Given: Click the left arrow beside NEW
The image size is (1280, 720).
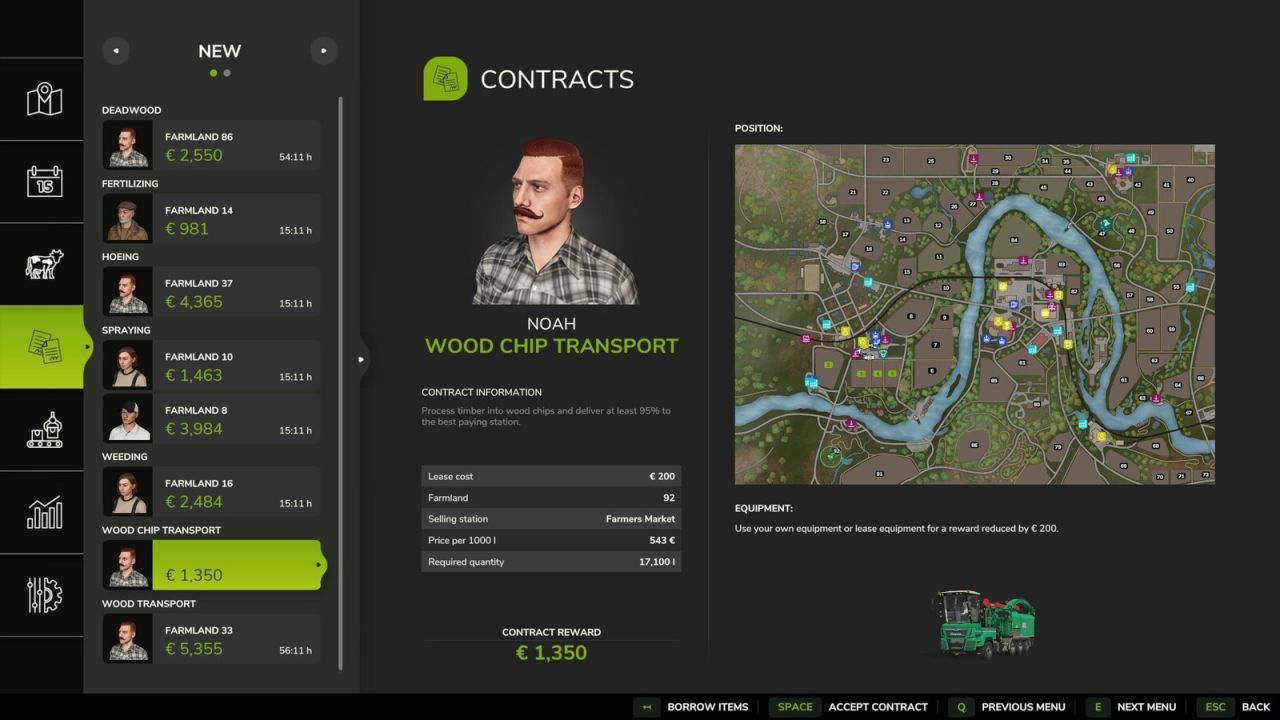Looking at the screenshot, I should 116,50.
